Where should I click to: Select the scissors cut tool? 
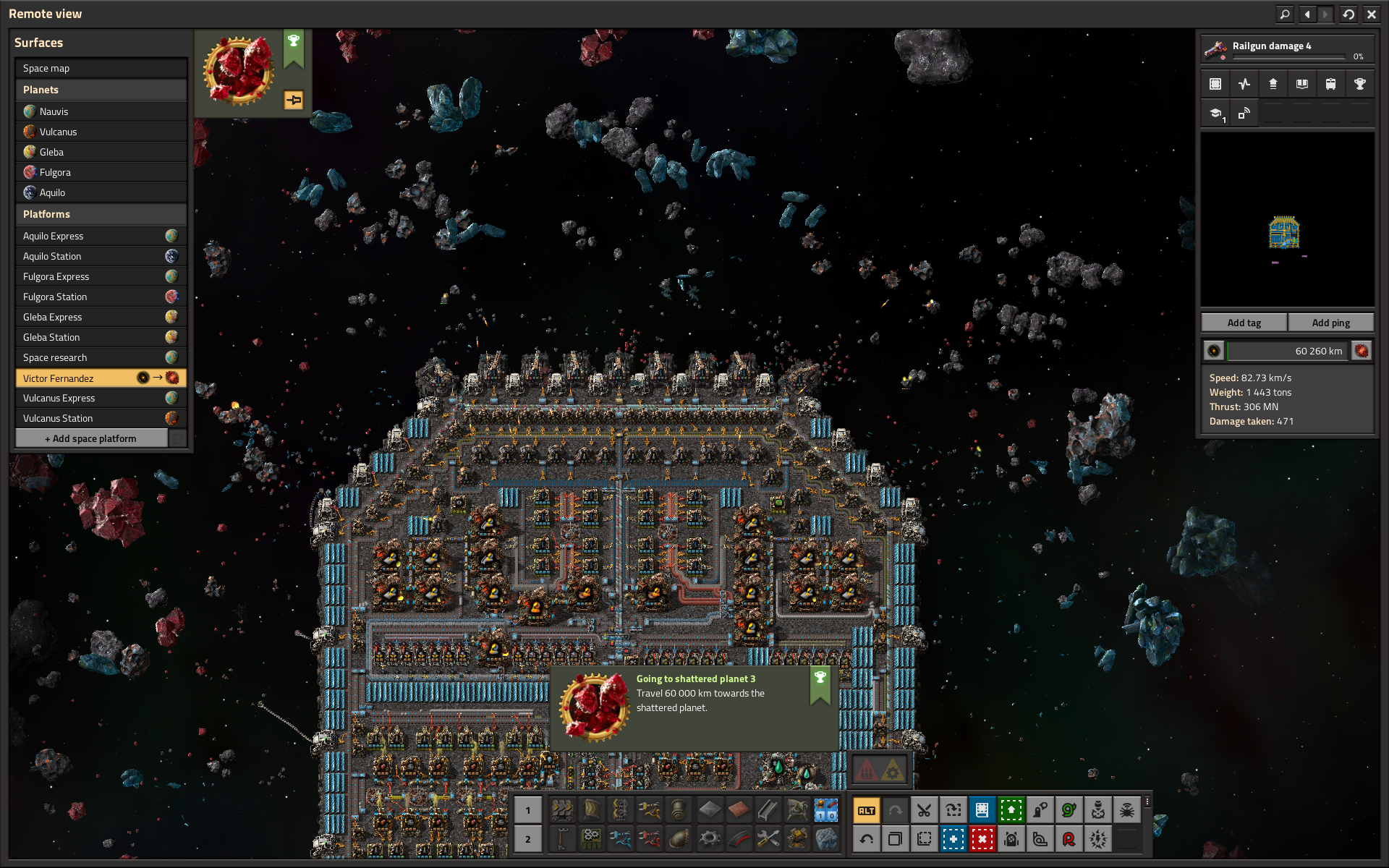coord(924,810)
